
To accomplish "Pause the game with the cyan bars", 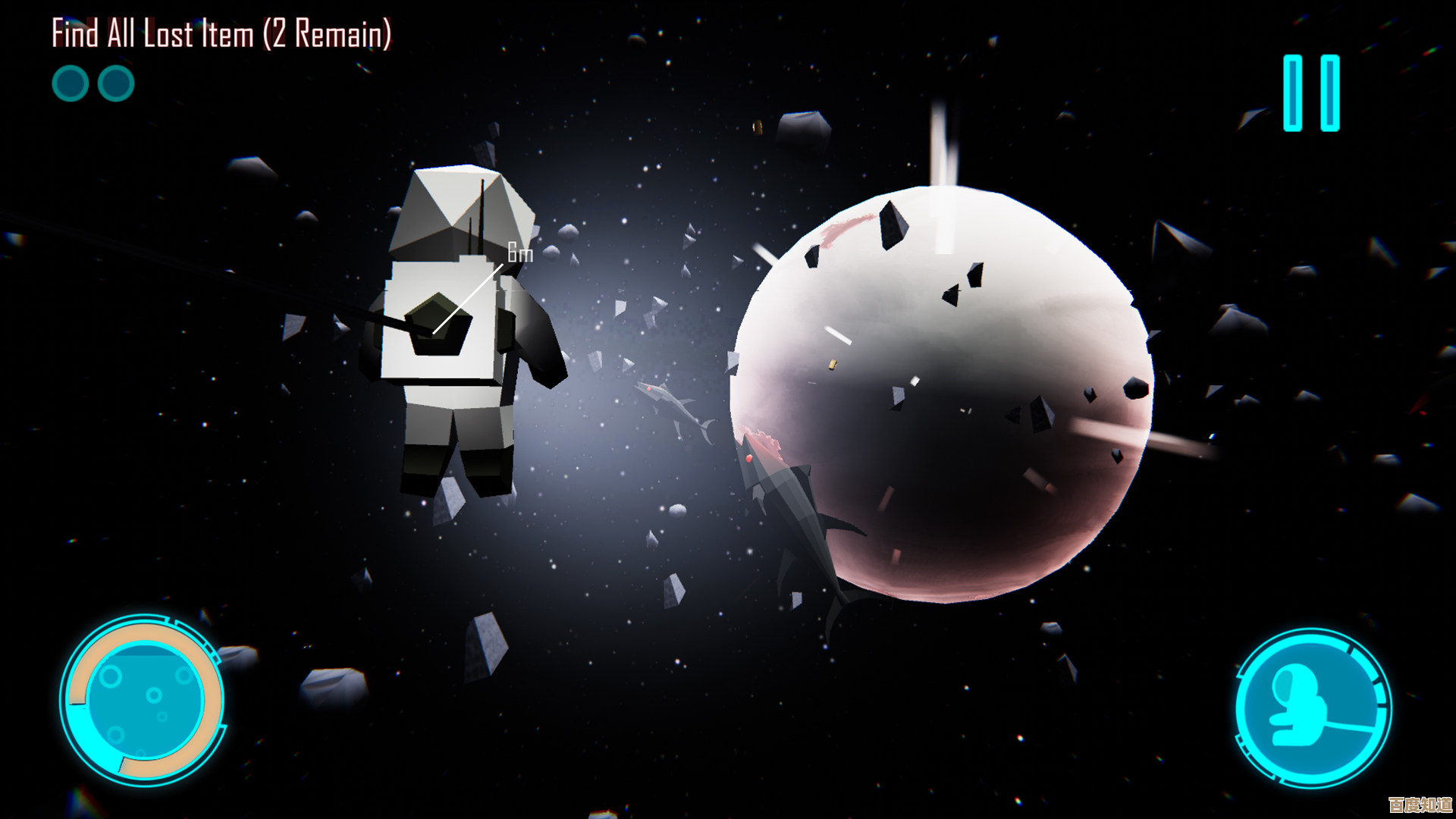I will click(1311, 93).
